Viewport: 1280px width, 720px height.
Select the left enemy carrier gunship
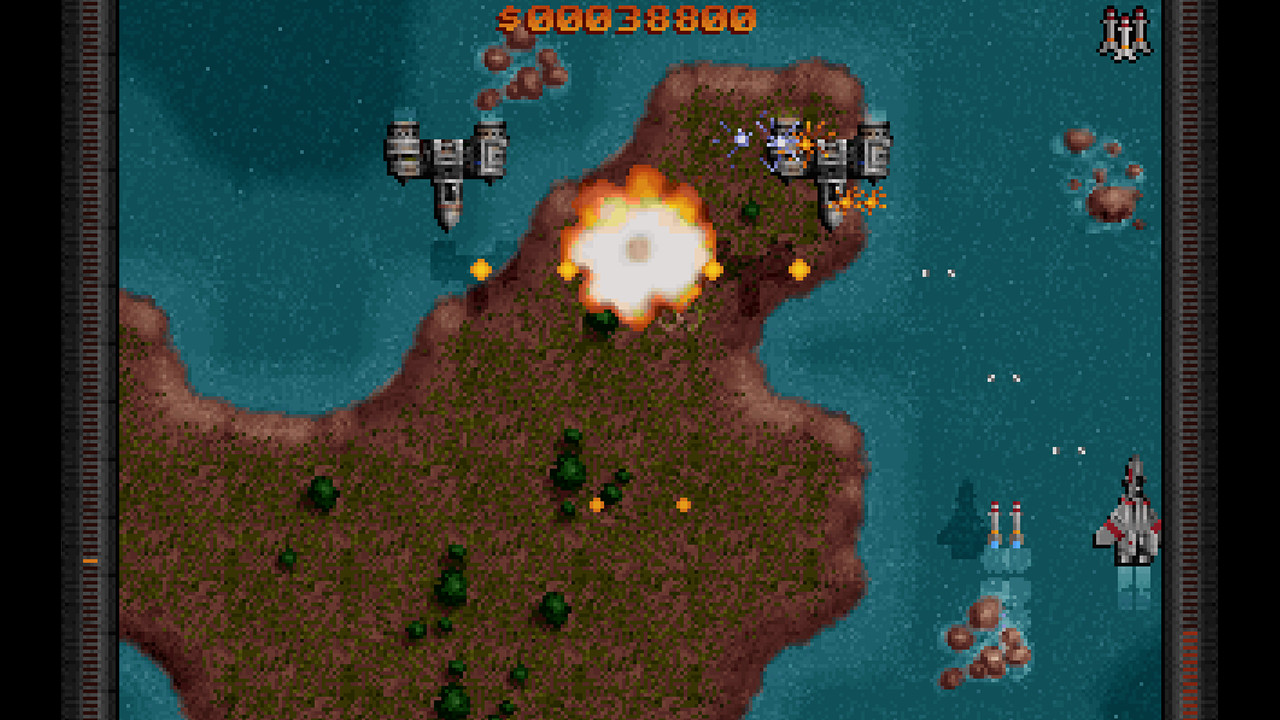(447, 155)
